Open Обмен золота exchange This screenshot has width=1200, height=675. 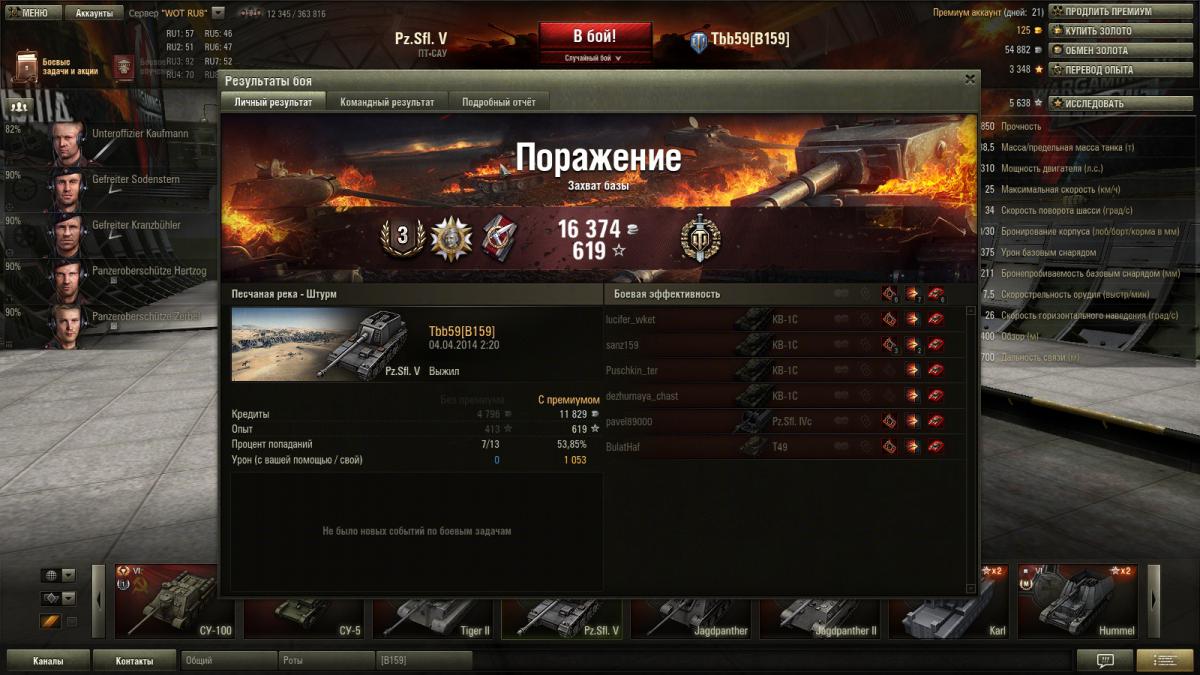1121,50
